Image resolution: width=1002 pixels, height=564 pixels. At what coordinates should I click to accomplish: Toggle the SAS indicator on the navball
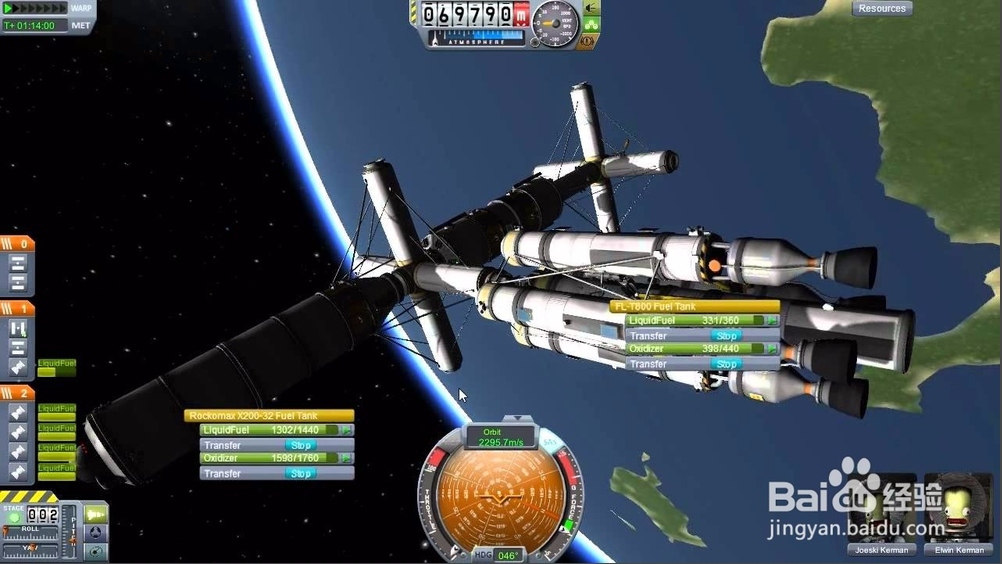coord(548,441)
